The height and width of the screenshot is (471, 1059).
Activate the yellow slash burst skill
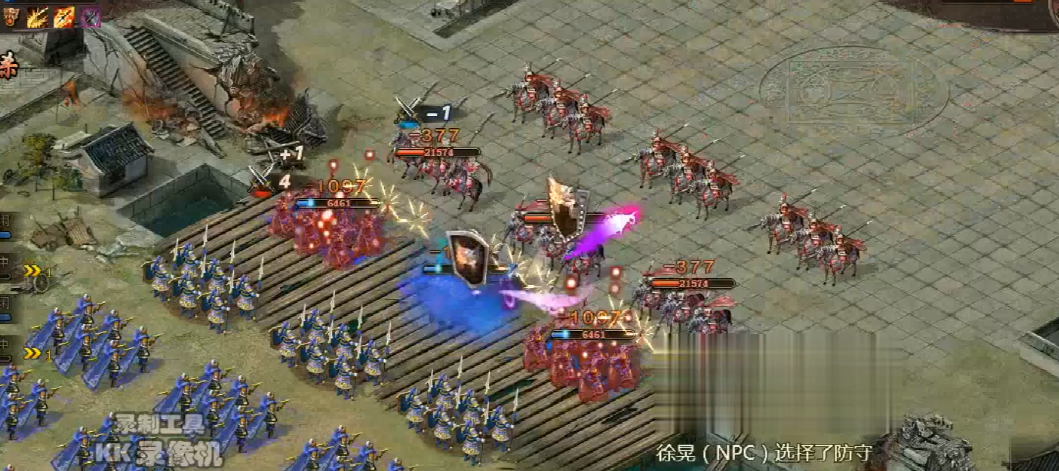pyautogui.click(x=38, y=16)
